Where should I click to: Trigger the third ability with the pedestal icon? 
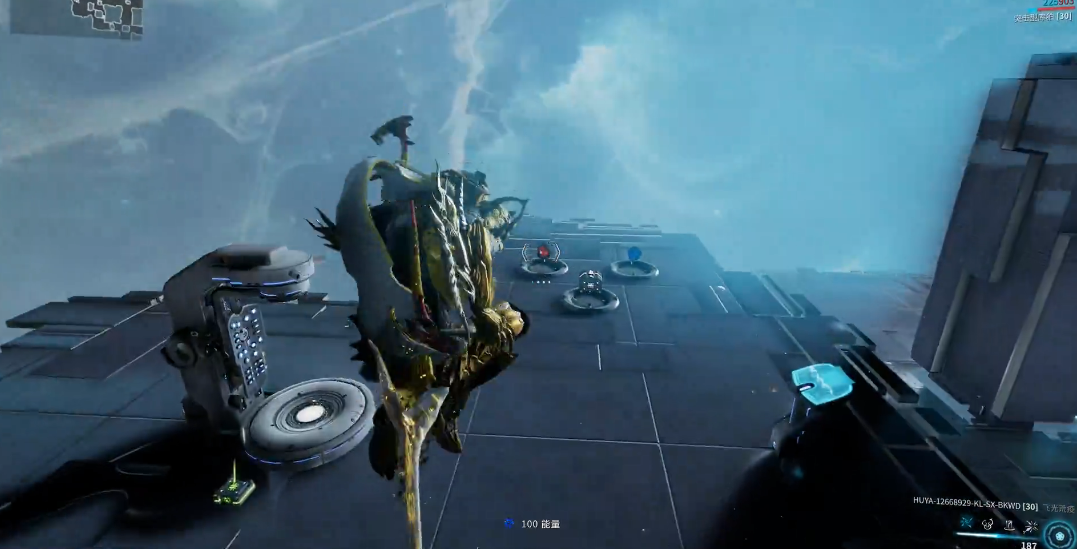[x=1008, y=524]
